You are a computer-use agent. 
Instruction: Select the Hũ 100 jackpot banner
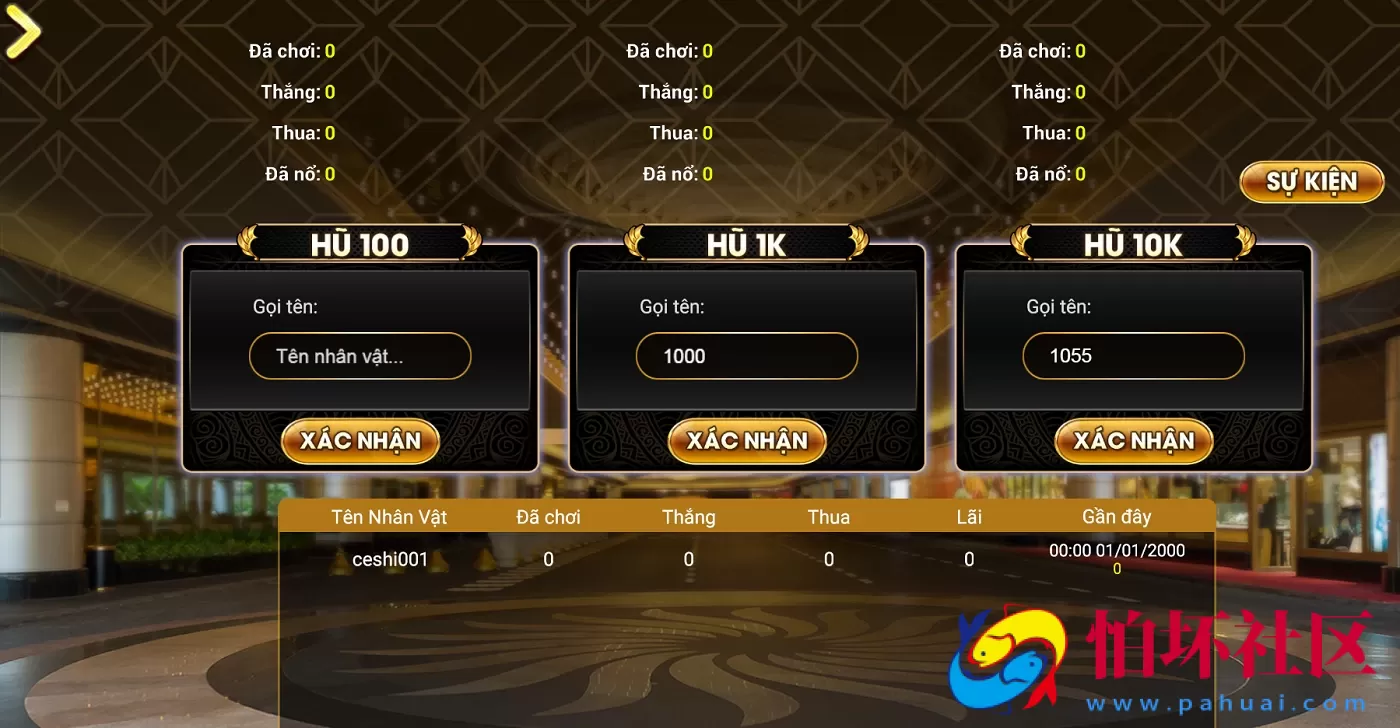point(360,243)
